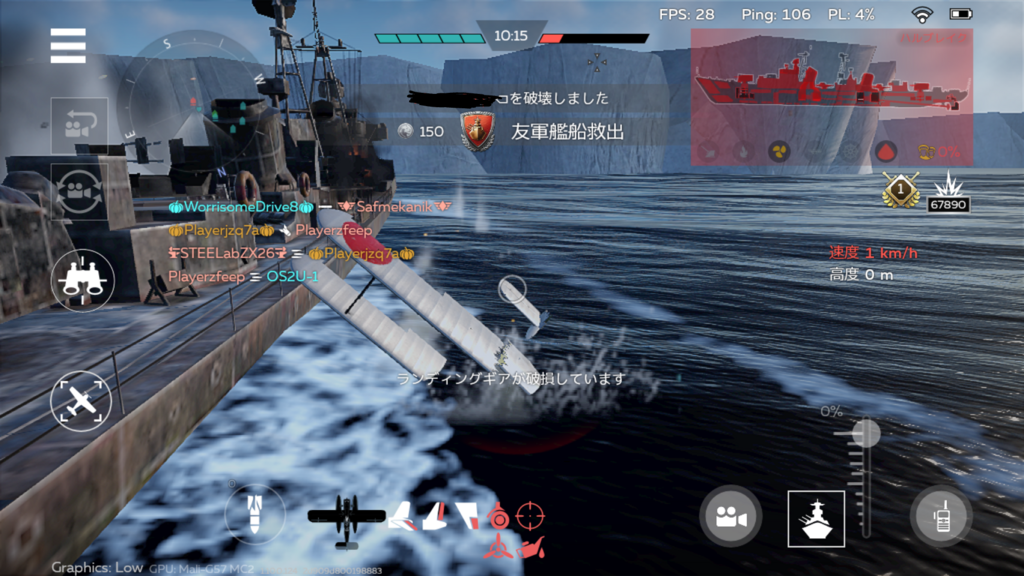
Task: Open the hamburger main menu
Action: pos(68,45)
